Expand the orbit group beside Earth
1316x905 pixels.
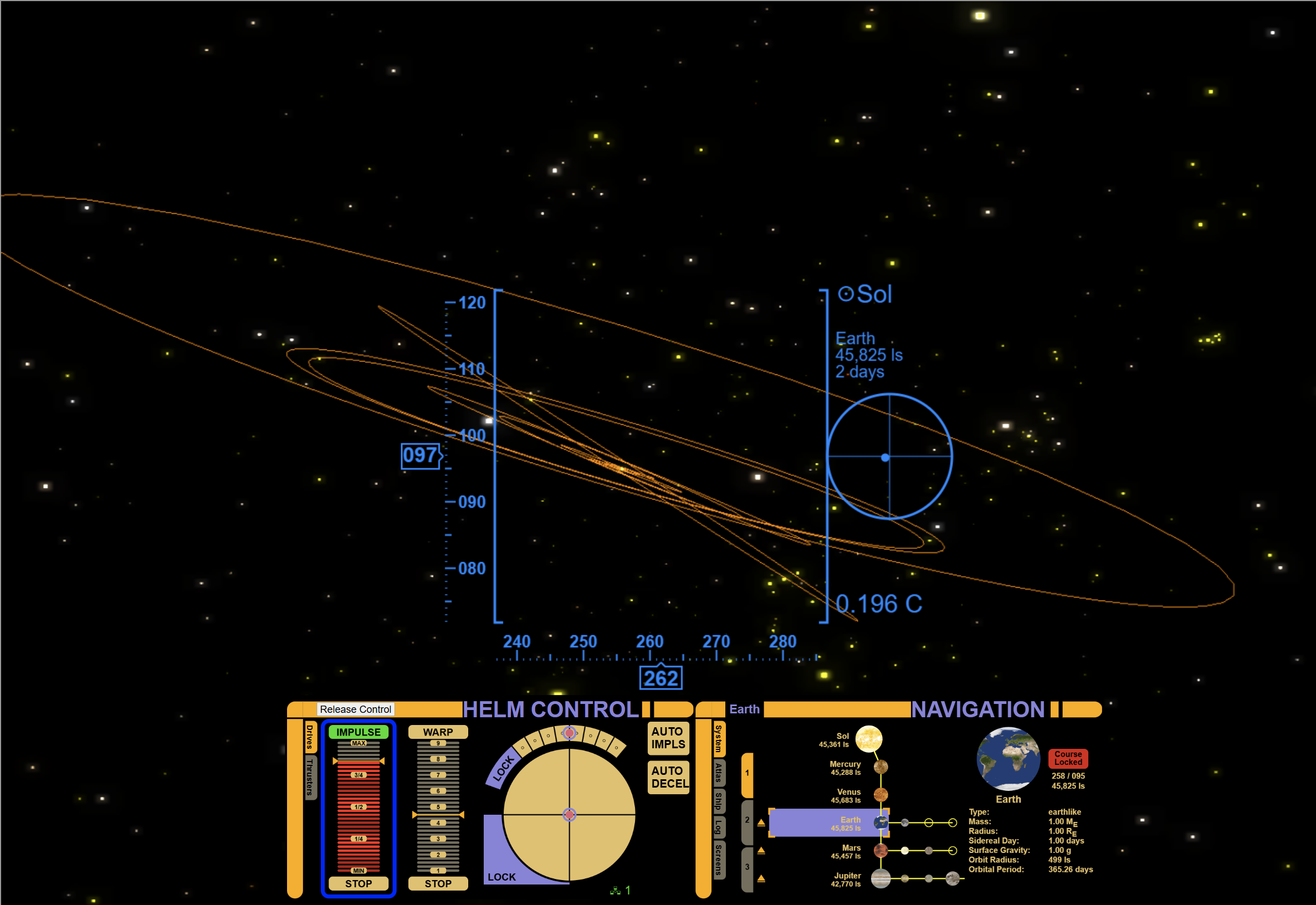point(762,823)
